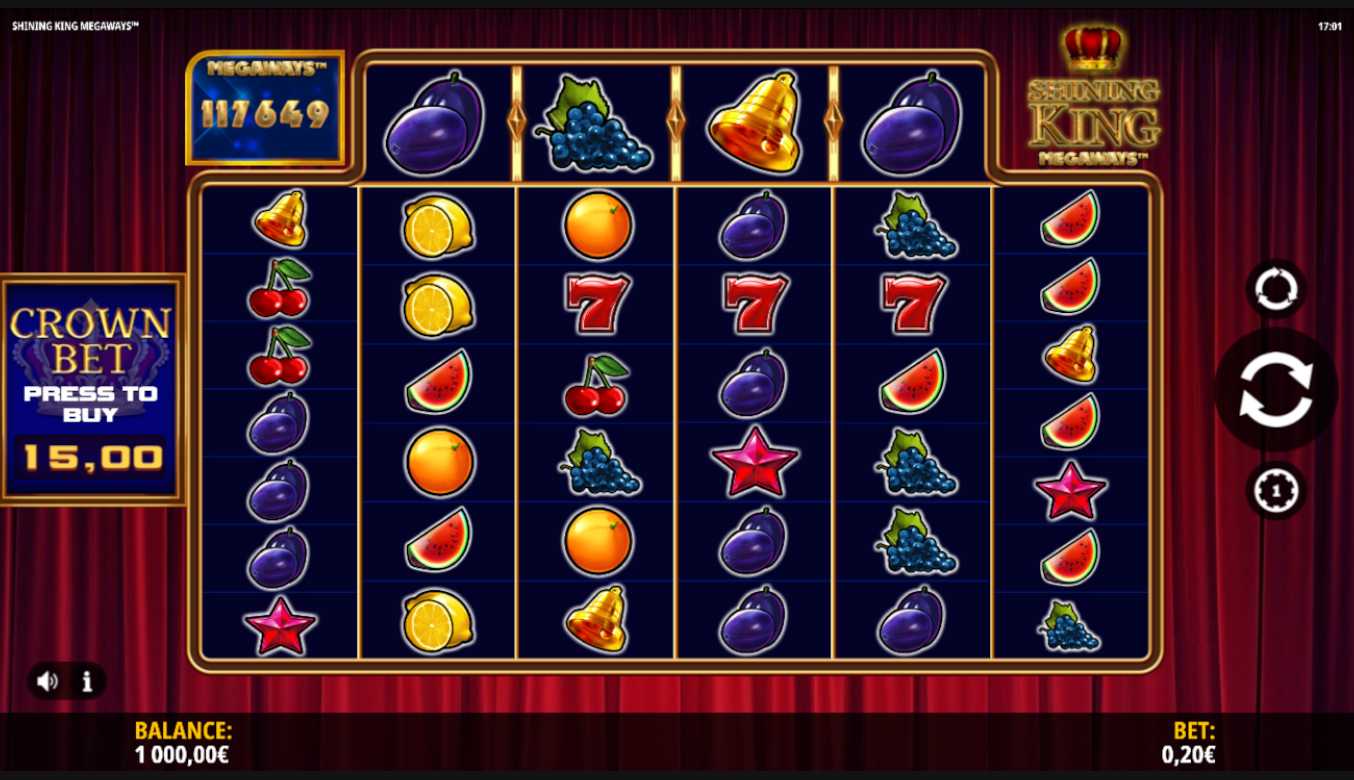This screenshot has width=1354, height=780.
Task: Open the game info with the i icon
Action: coord(87,681)
